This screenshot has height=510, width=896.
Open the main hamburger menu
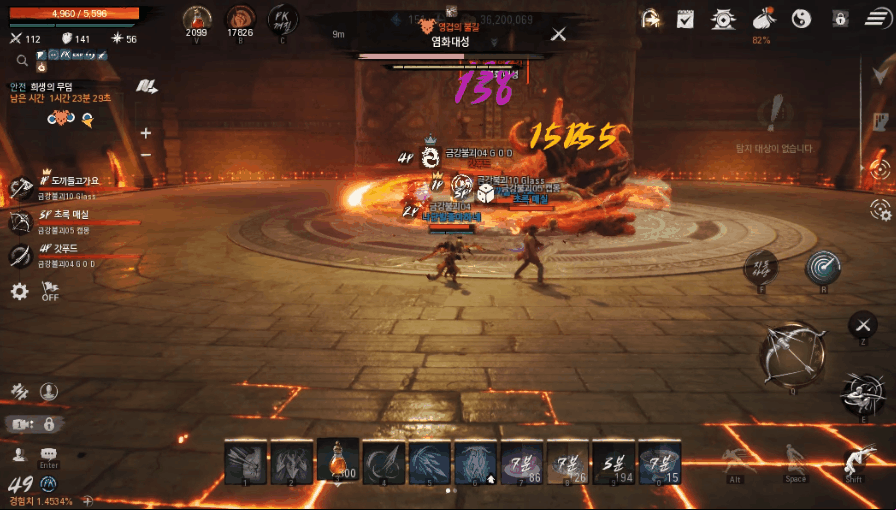point(877,18)
